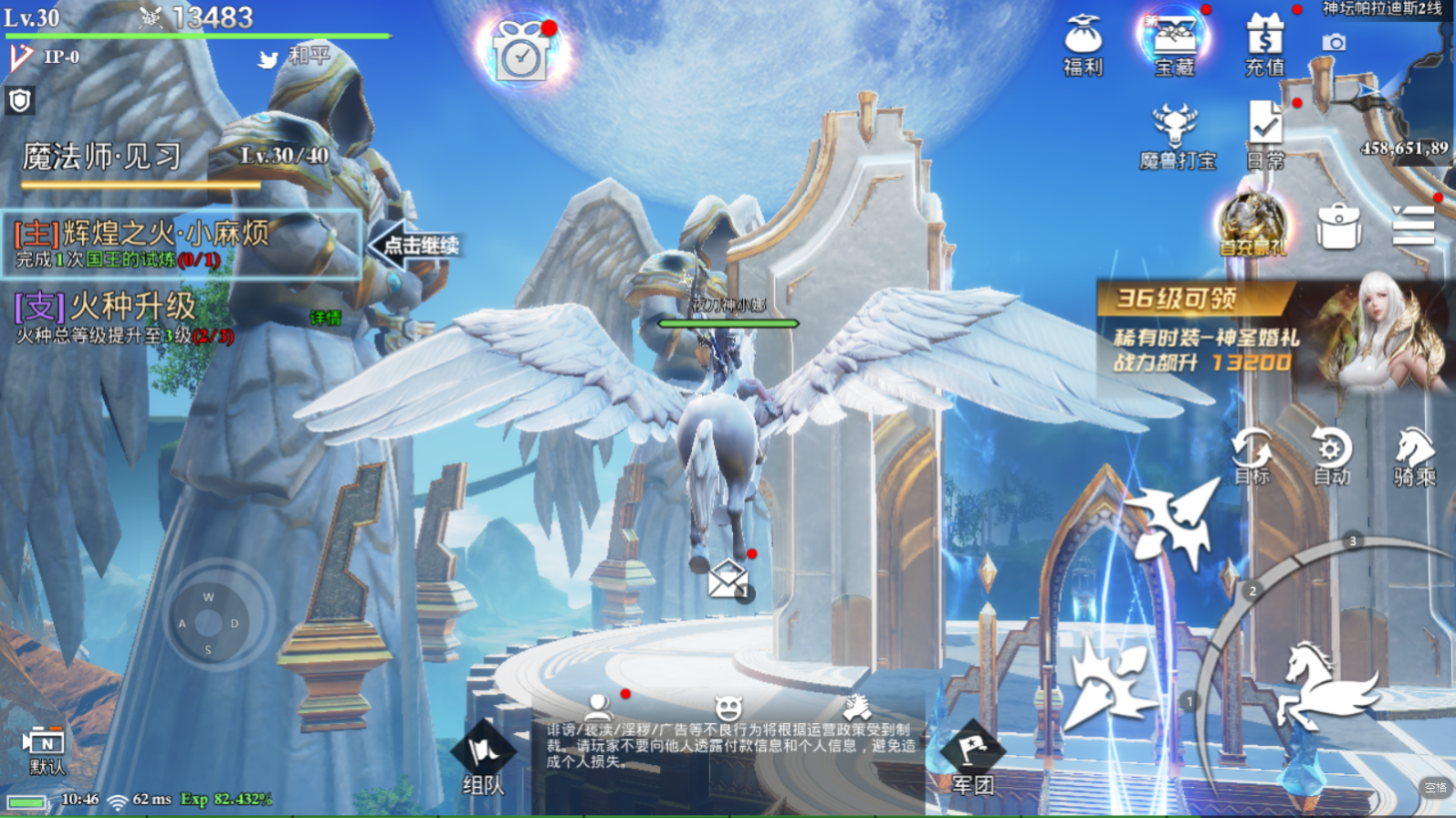Switch target with the 目标 button
Screen dimensions: 1456x818
click(x=1252, y=456)
